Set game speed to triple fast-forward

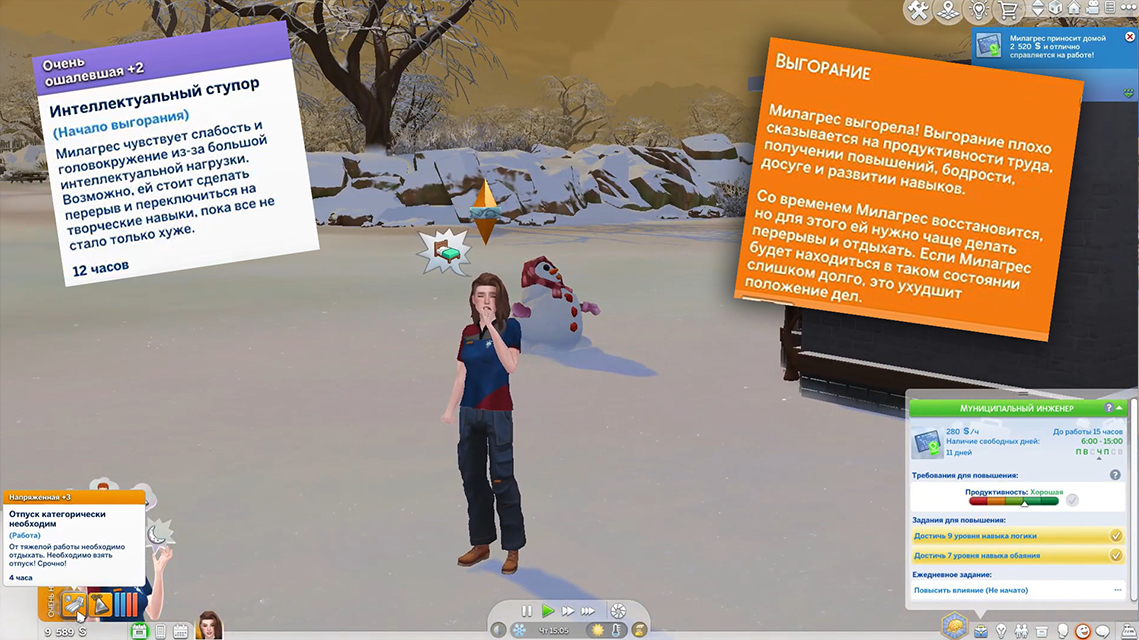[588, 611]
